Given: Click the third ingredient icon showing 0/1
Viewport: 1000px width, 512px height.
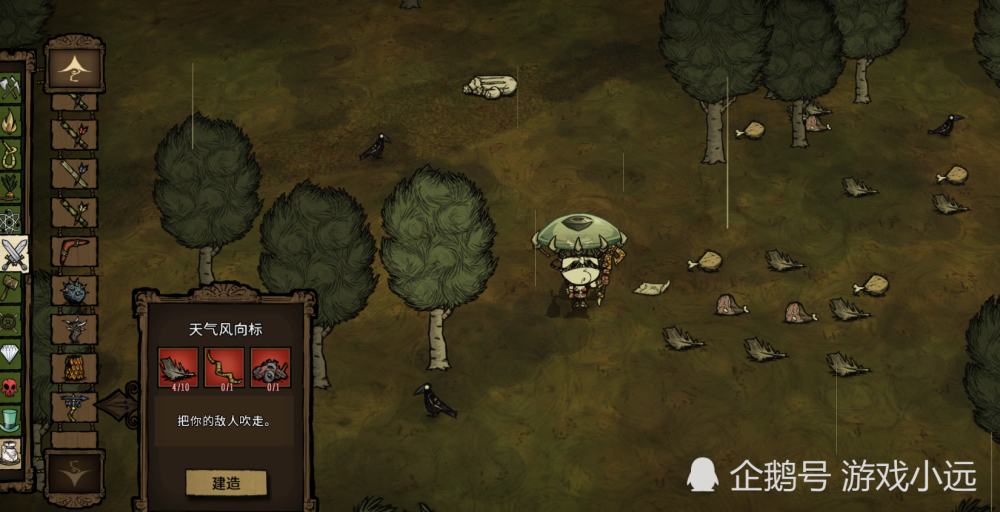Looking at the screenshot, I should click(270, 366).
